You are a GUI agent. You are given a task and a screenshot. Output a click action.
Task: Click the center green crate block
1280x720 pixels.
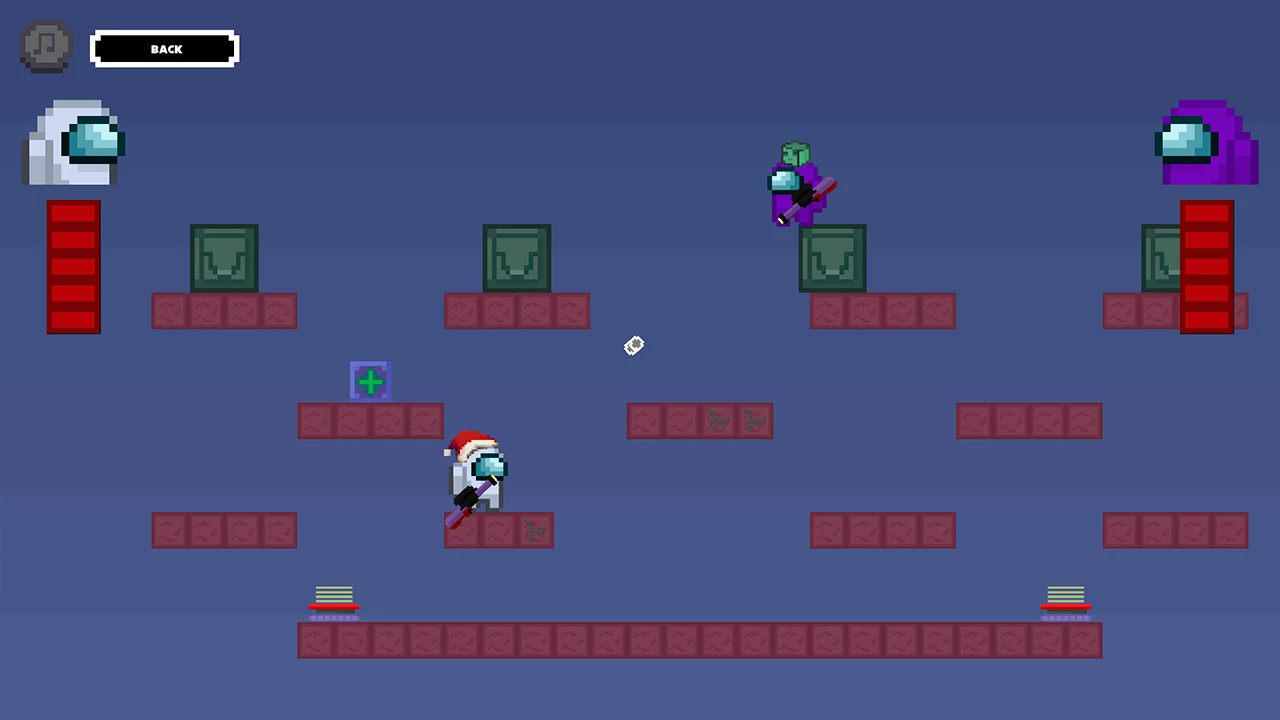tap(516, 258)
